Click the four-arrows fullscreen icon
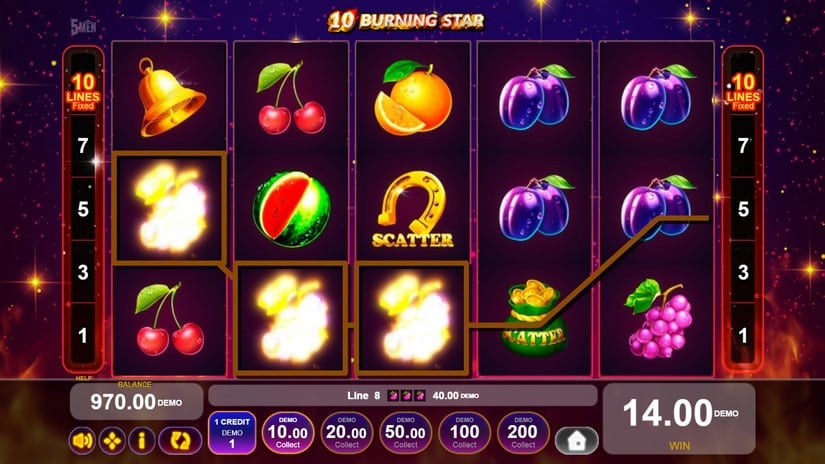825x464 pixels. (x=112, y=440)
